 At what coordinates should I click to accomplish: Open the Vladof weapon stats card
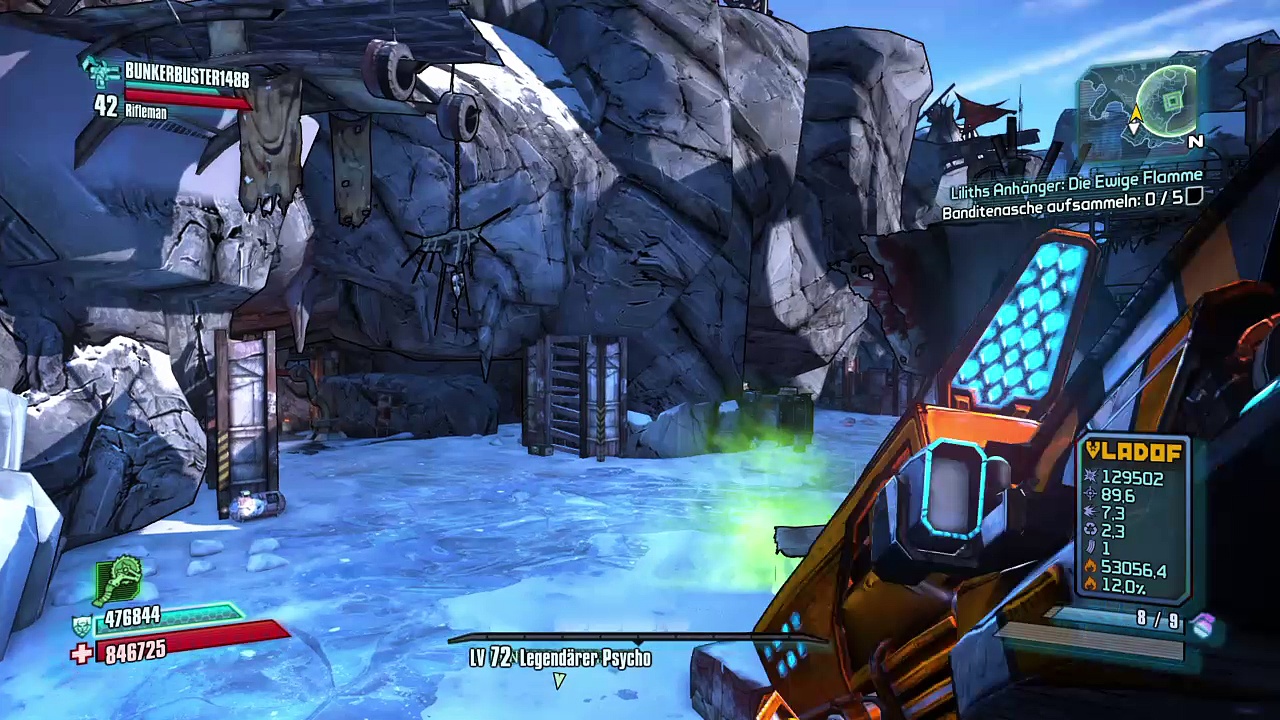click(x=1134, y=520)
